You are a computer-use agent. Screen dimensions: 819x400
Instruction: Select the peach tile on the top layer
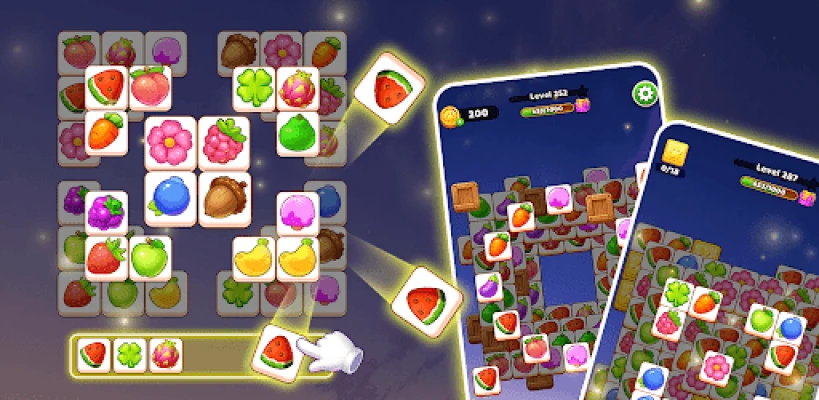point(149,87)
